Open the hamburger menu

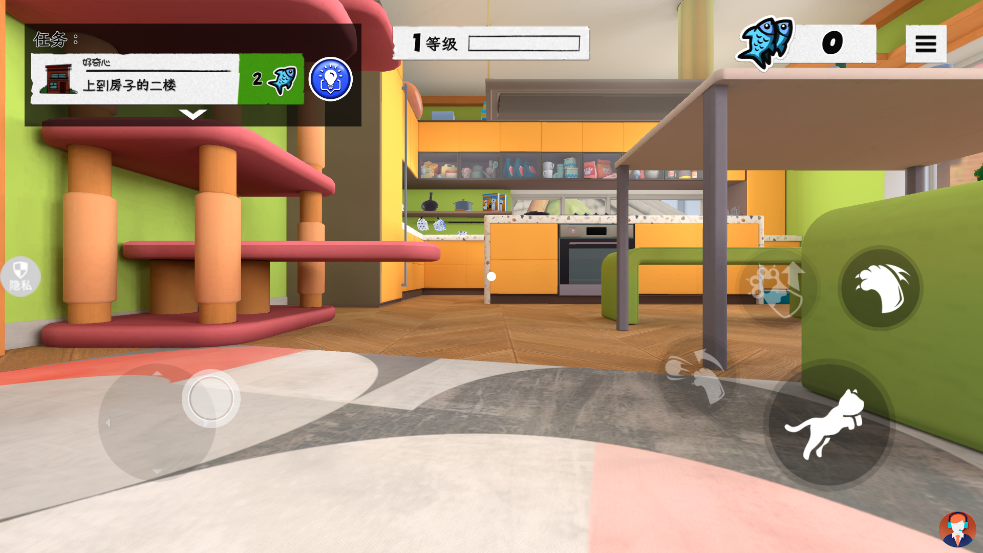click(x=926, y=44)
